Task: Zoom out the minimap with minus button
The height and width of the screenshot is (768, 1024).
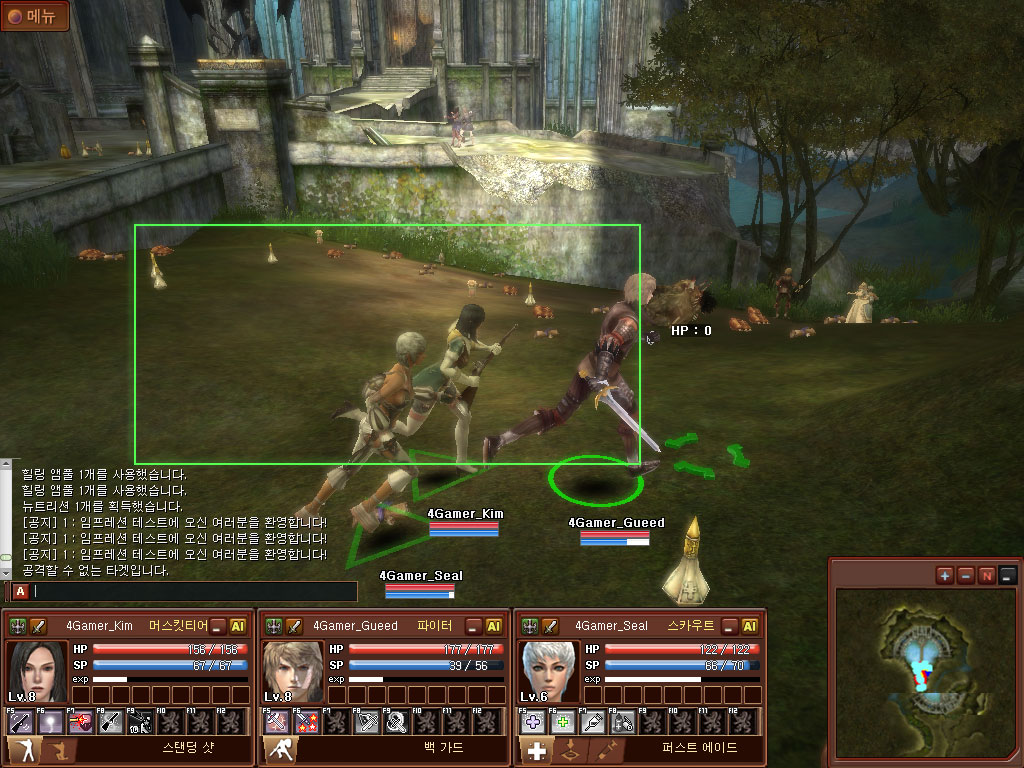Action: tap(965, 575)
